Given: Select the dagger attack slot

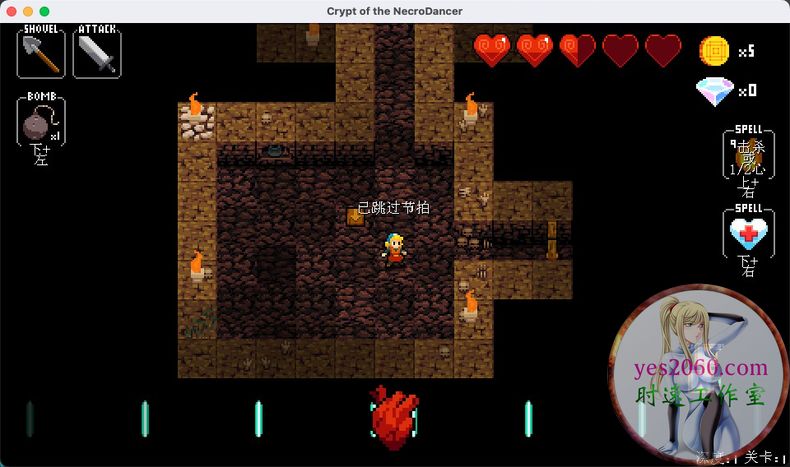Looking at the screenshot, I should click(97, 53).
